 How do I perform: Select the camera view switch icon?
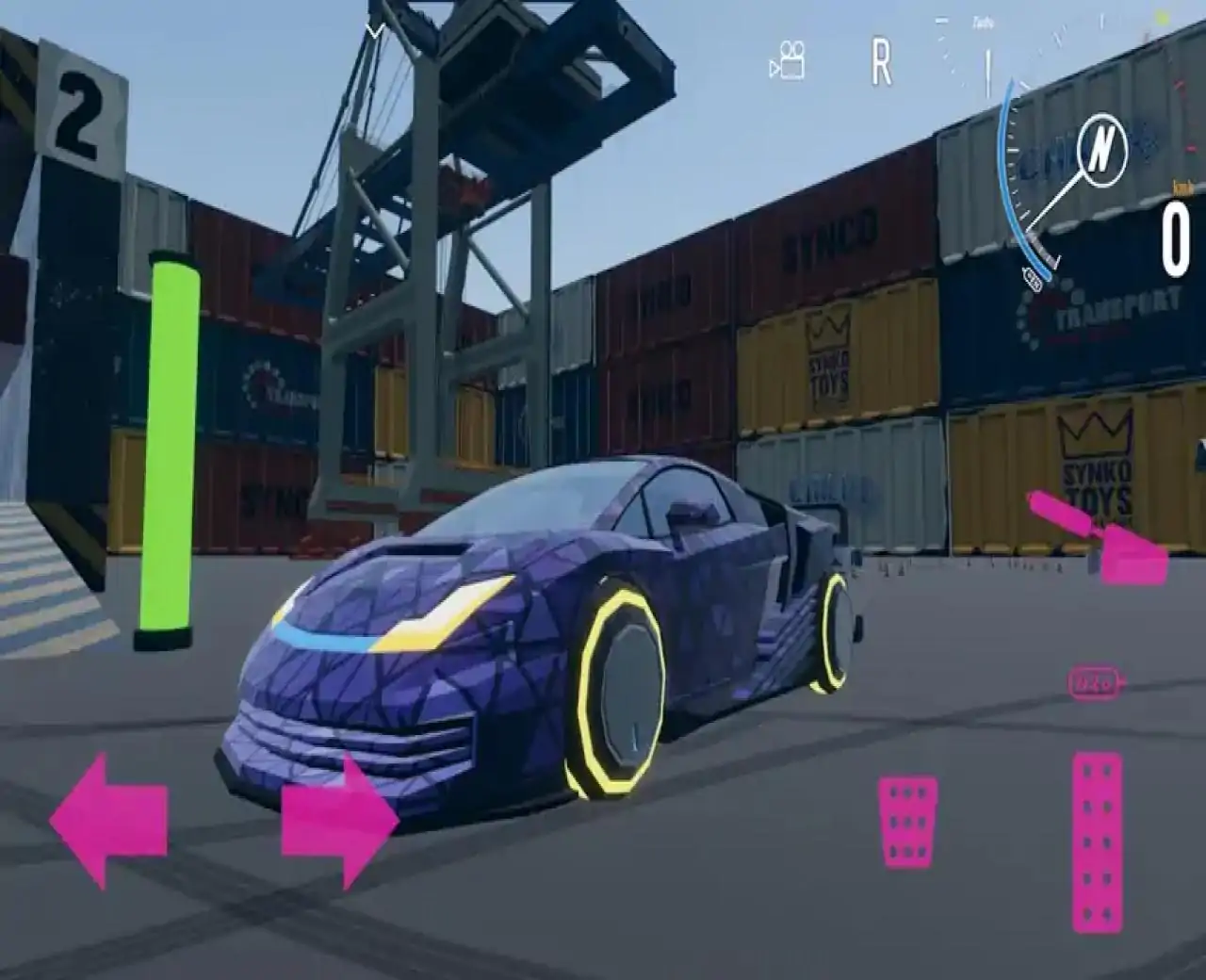tap(790, 59)
